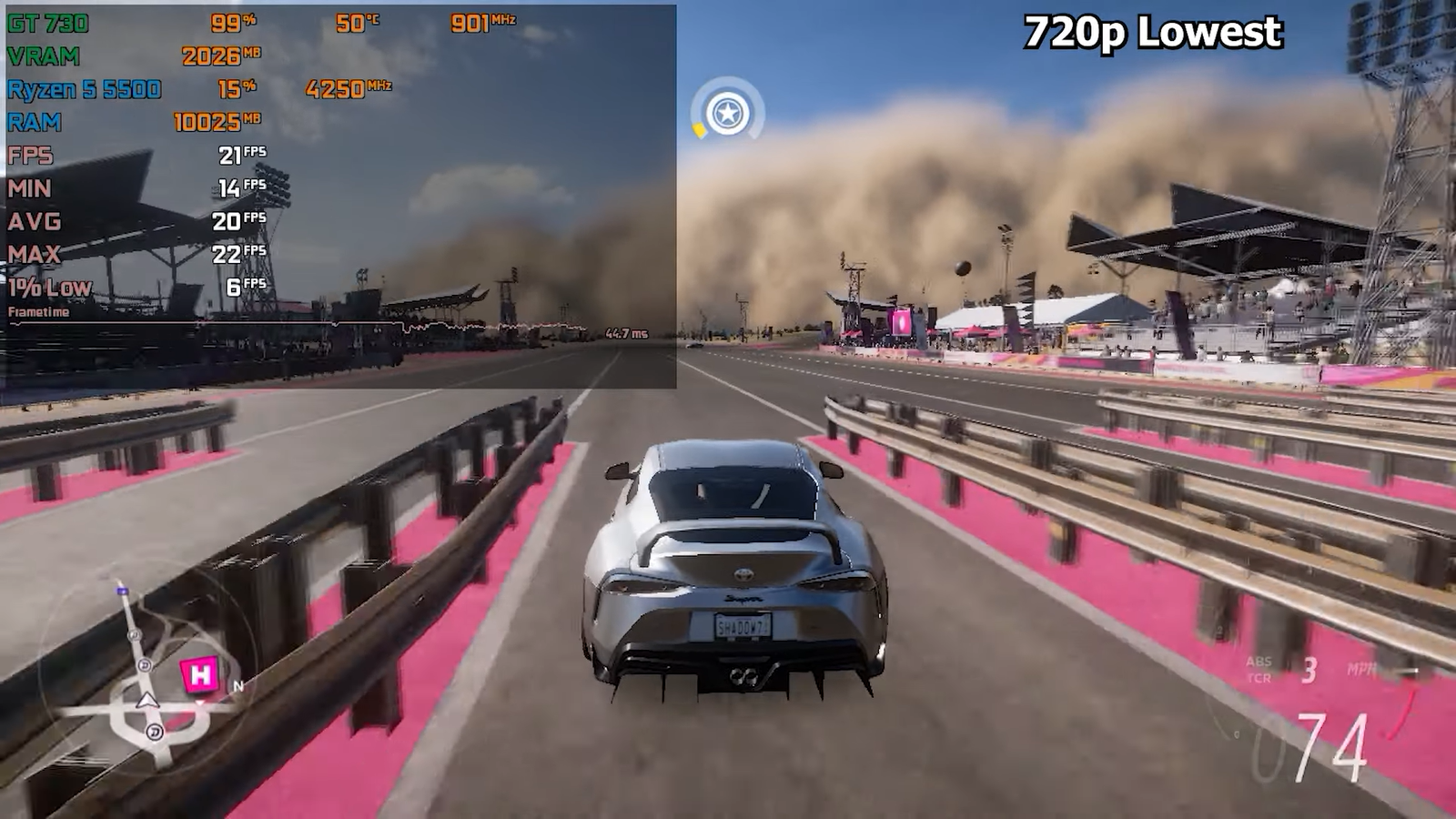Select the white player arrow on the minimap
The width and height of the screenshot is (1456, 819).
point(147,700)
